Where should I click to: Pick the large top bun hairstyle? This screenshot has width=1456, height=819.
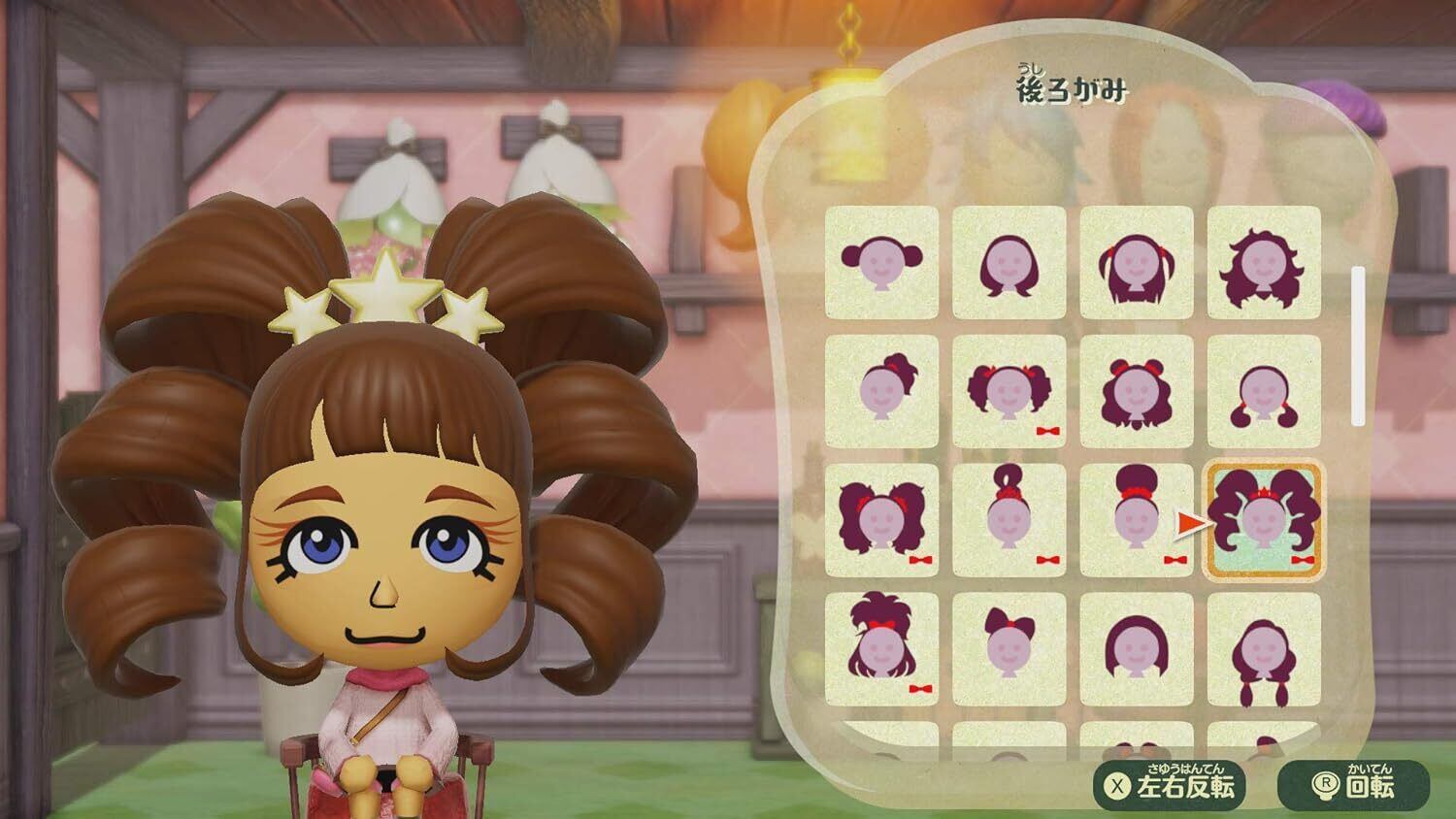click(1136, 519)
